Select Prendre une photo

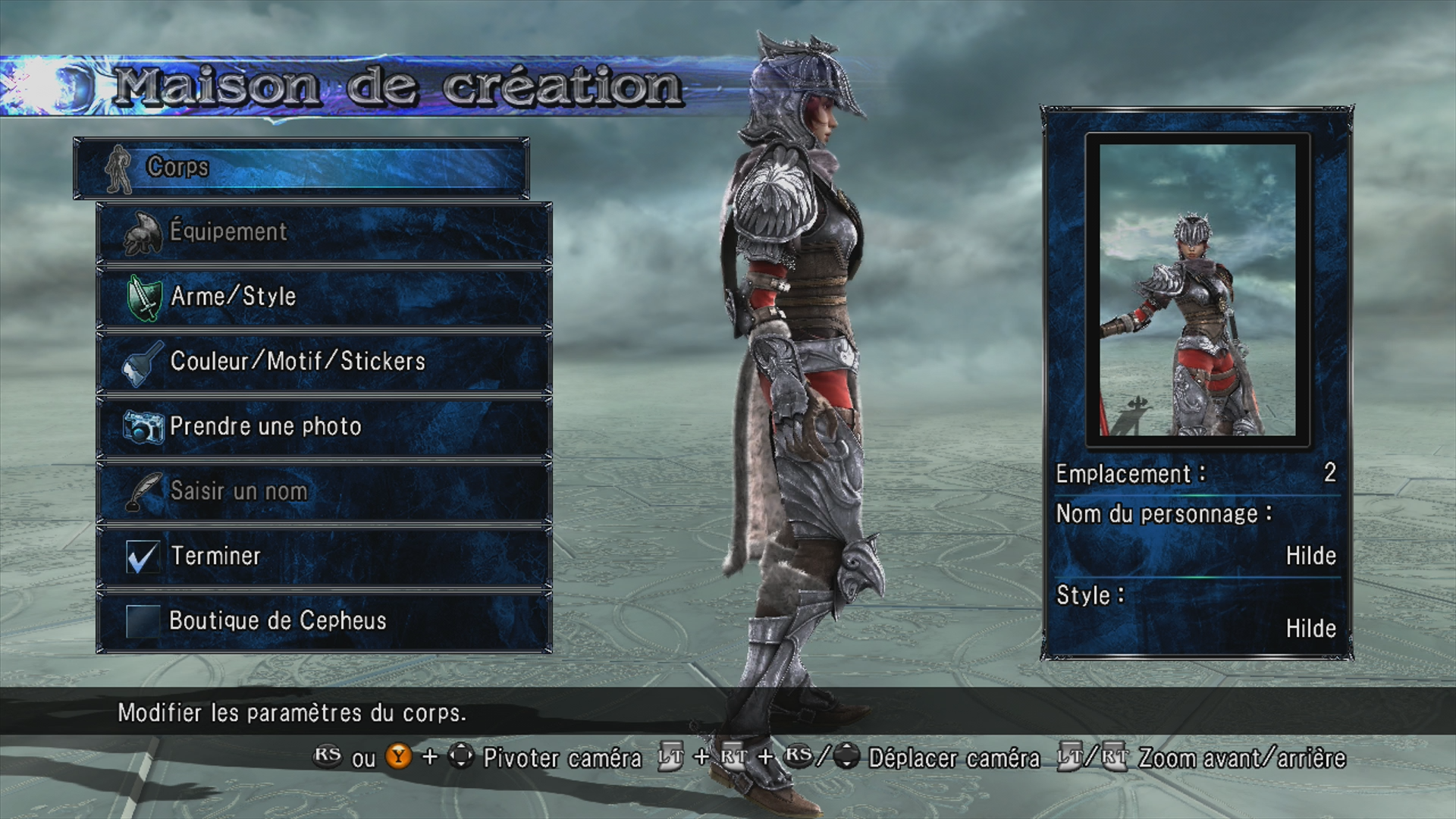pyautogui.click(x=324, y=426)
